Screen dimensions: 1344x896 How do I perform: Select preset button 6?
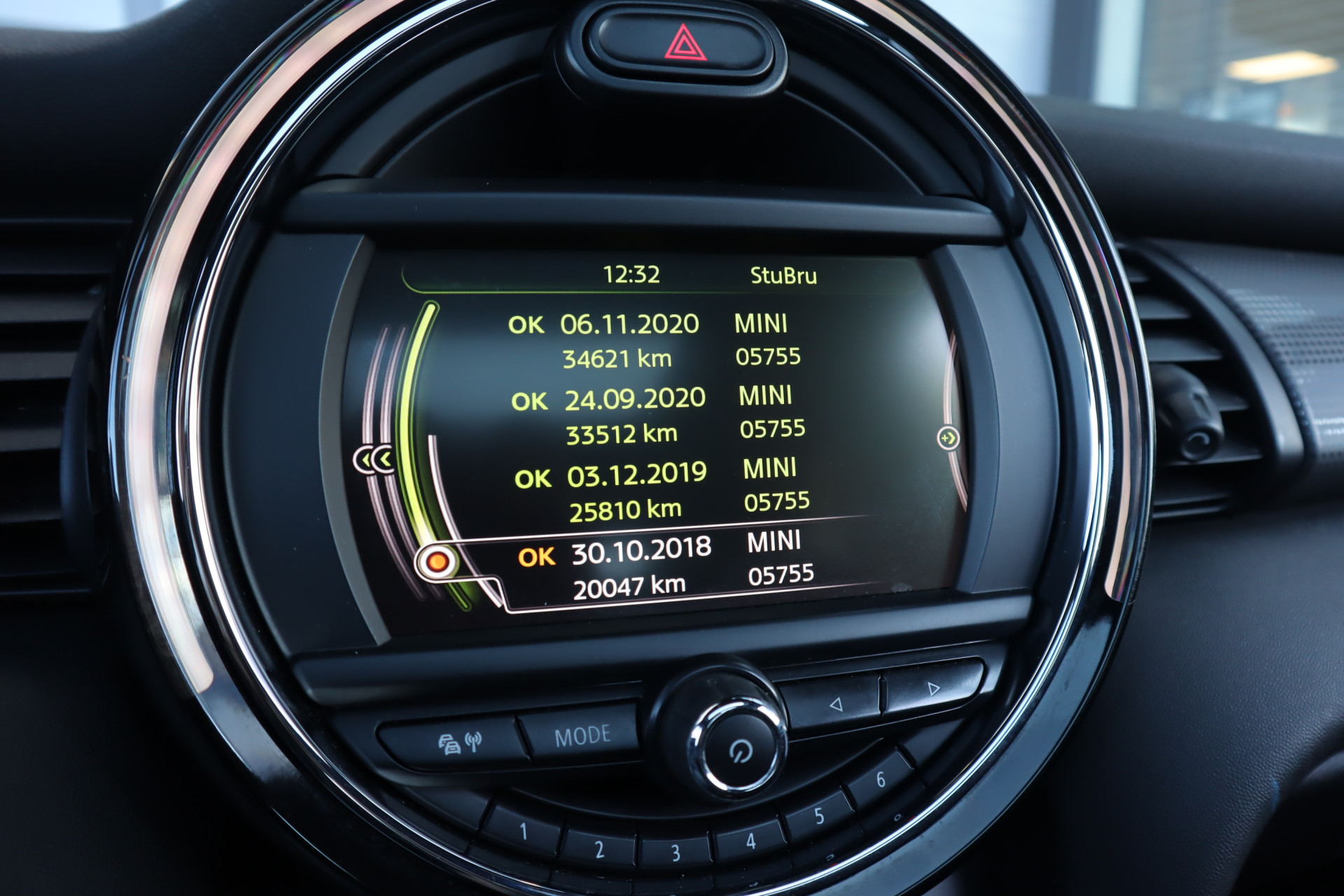[x=880, y=780]
